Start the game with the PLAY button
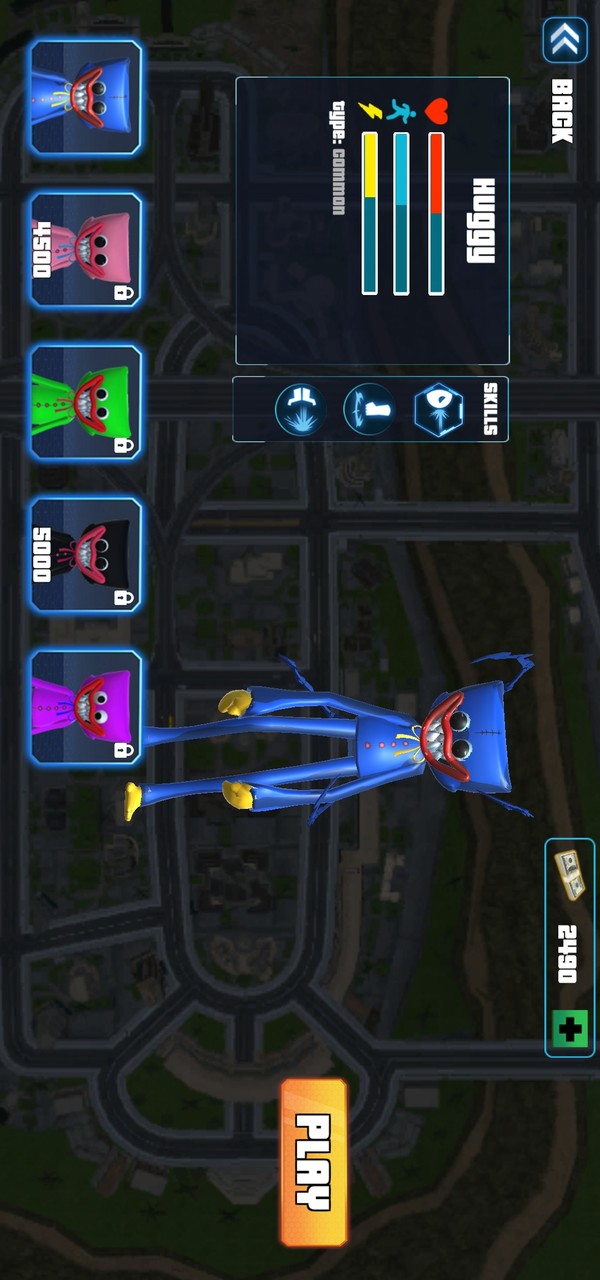Screen dimensions: 600x1280 click(314, 1162)
